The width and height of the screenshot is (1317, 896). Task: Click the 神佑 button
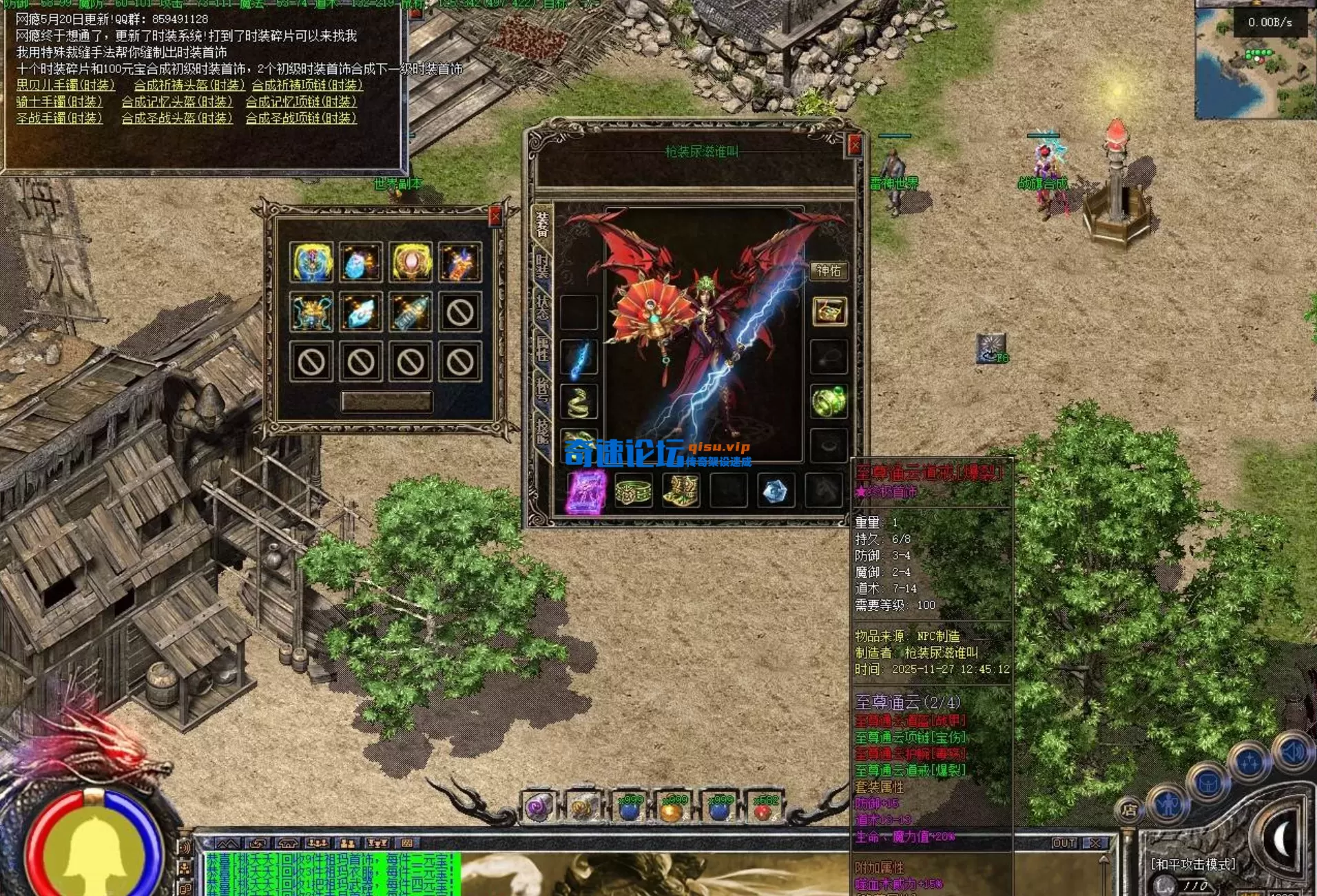click(828, 271)
